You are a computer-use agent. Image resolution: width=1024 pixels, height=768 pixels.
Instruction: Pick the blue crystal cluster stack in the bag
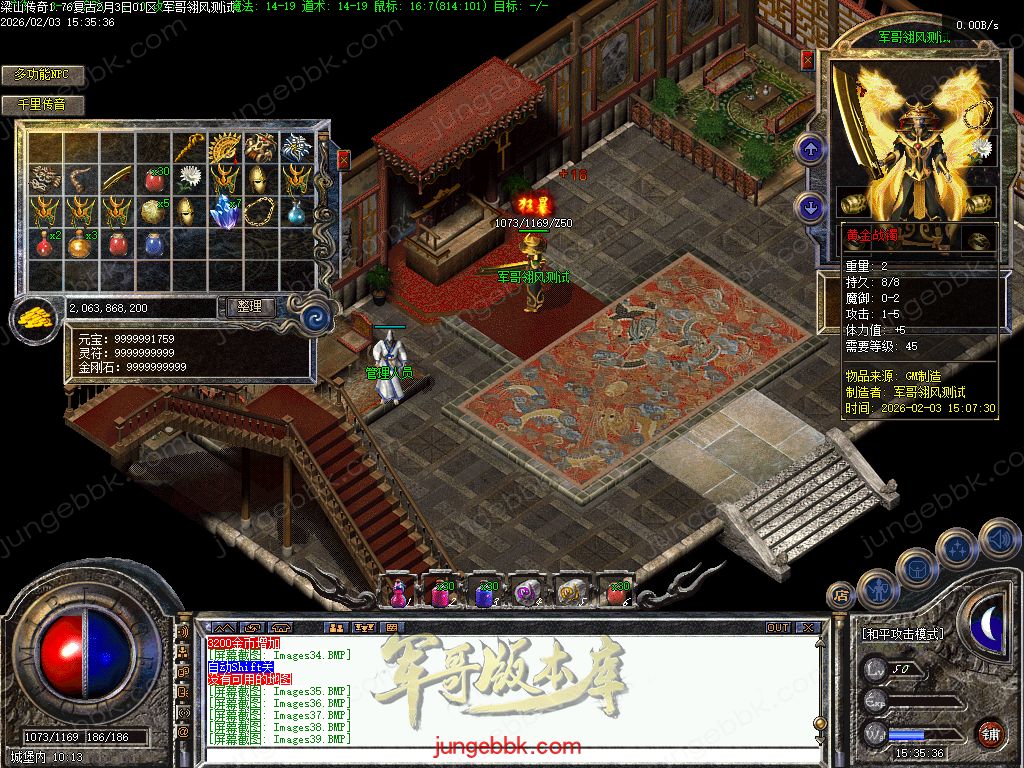[224, 211]
